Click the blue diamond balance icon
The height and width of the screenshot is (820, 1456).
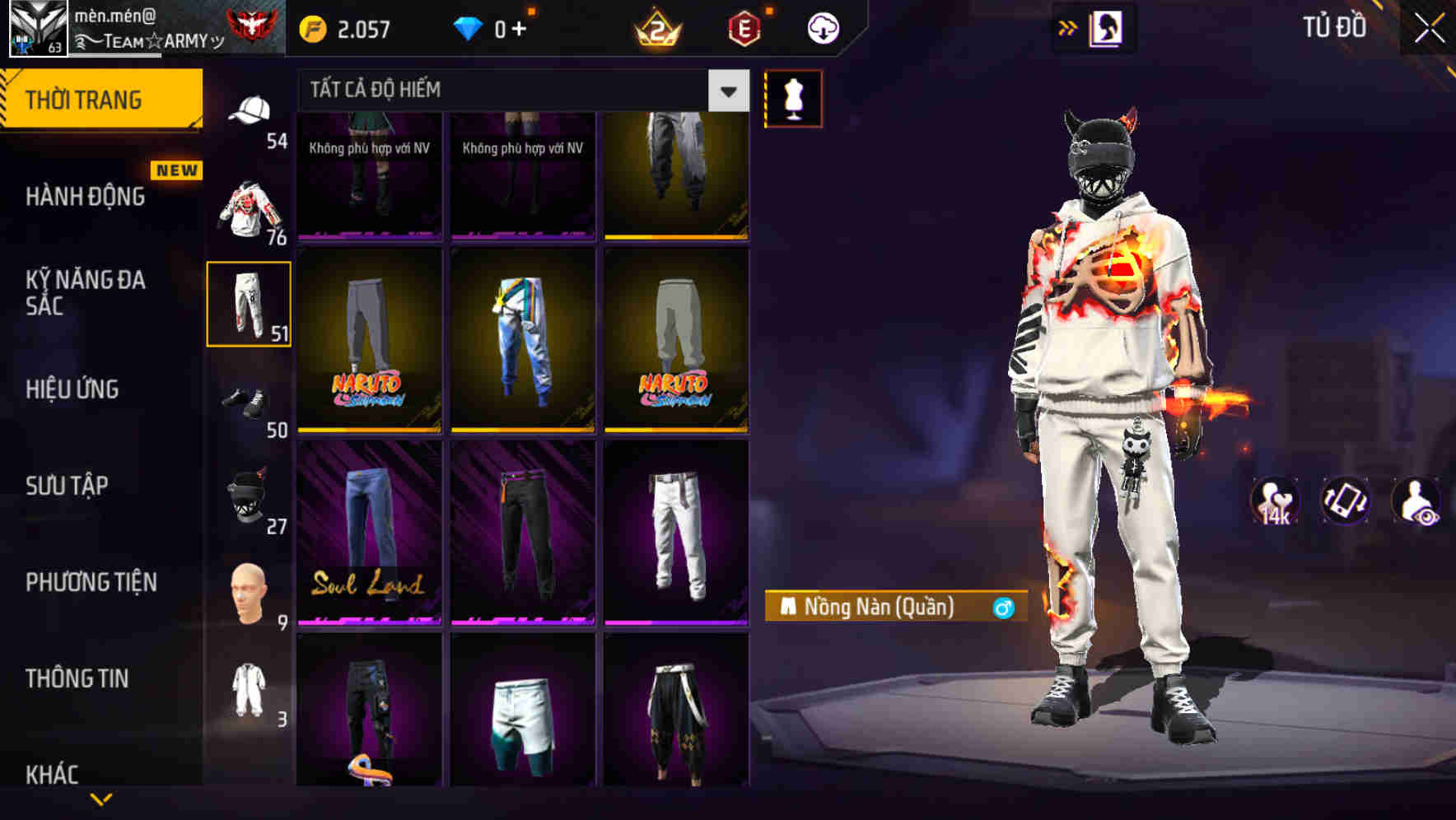(x=468, y=27)
